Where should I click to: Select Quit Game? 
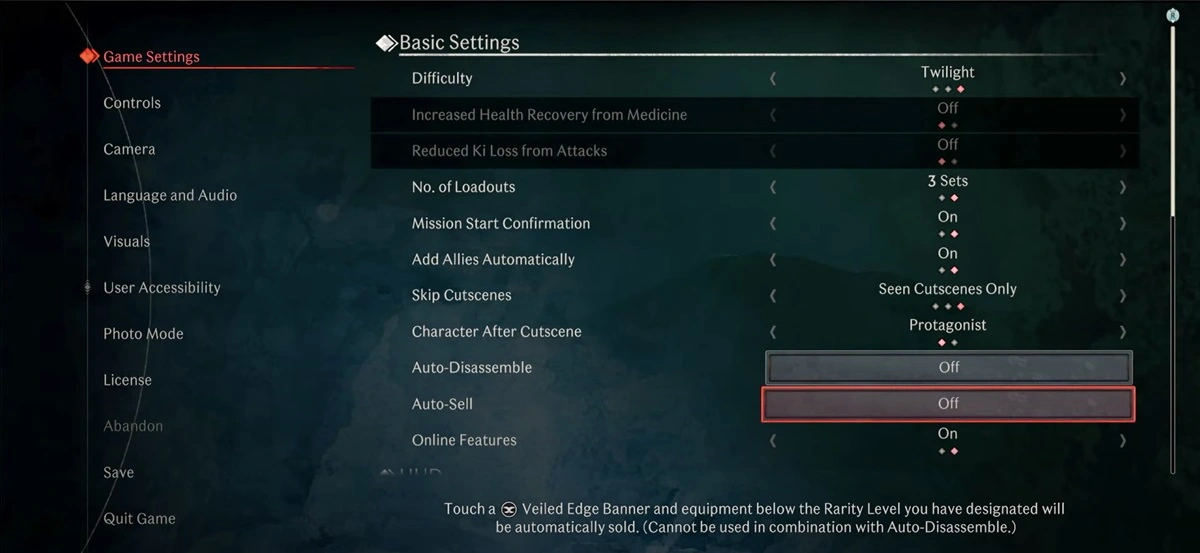[x=139, y=518]
